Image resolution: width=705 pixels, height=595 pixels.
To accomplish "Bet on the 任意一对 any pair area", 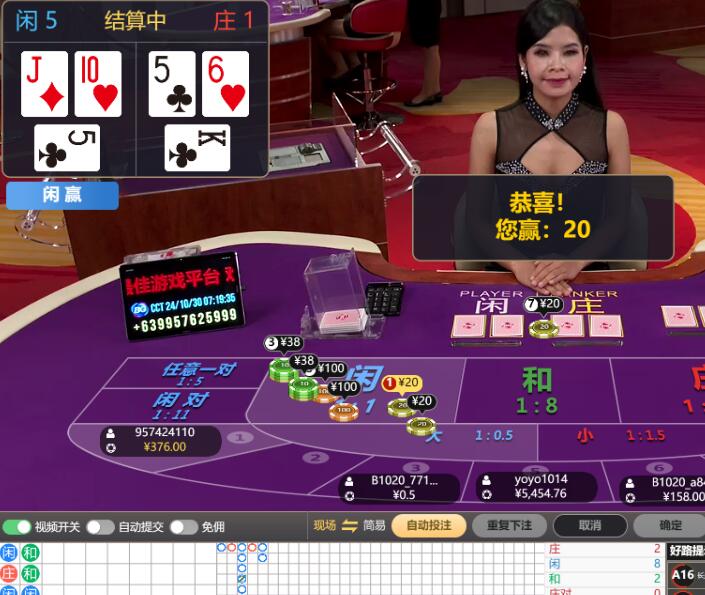I will 198,373.
